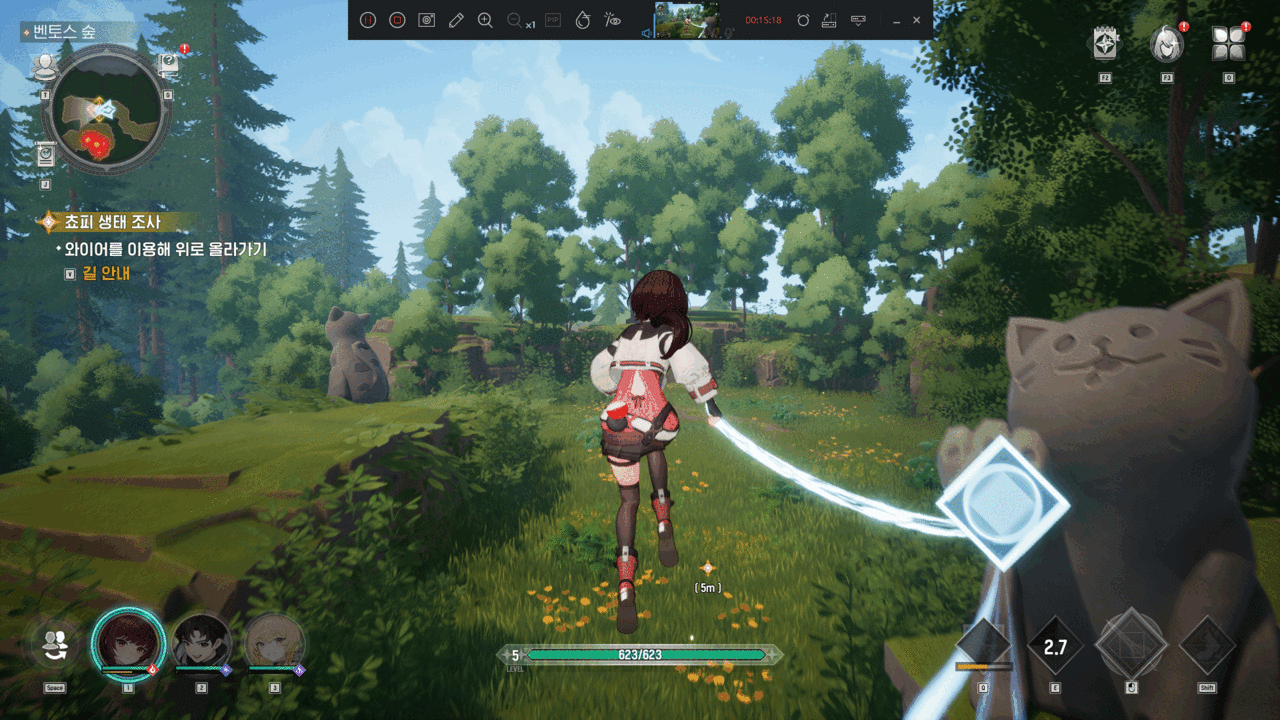Pause the screen recording

(368, 20)
